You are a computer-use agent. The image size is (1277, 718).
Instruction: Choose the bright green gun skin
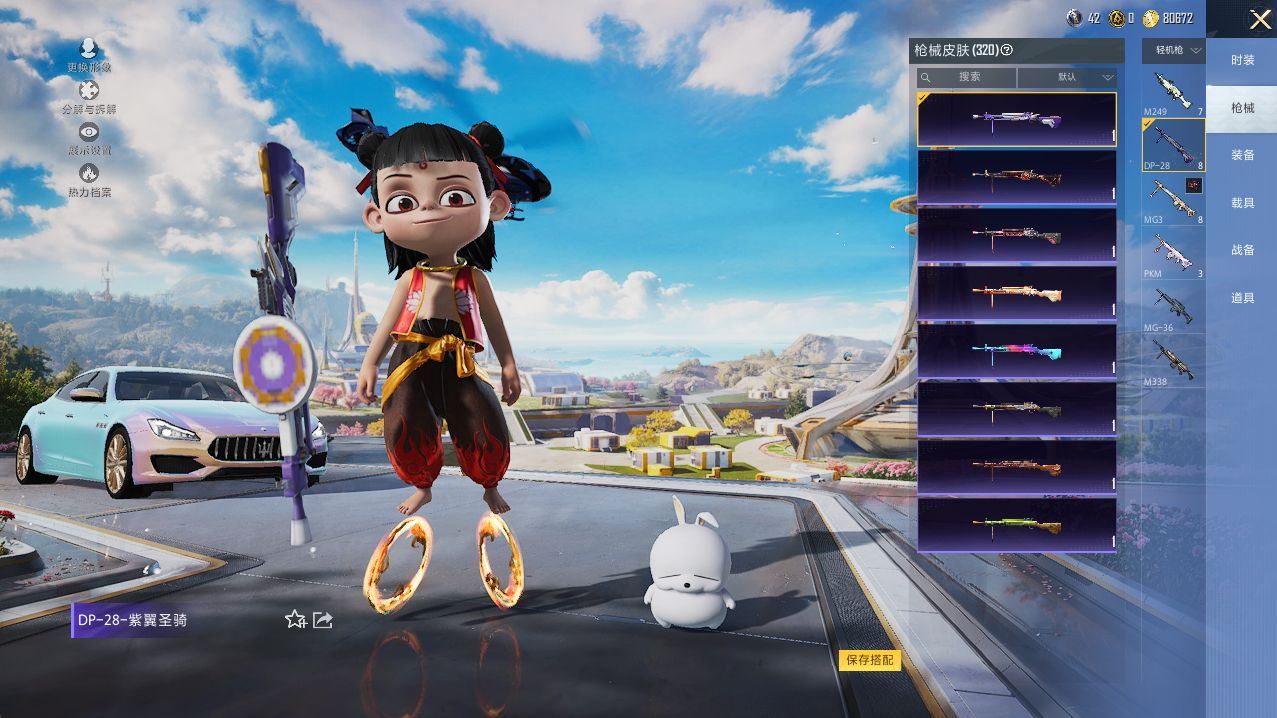pos(1016,524)
